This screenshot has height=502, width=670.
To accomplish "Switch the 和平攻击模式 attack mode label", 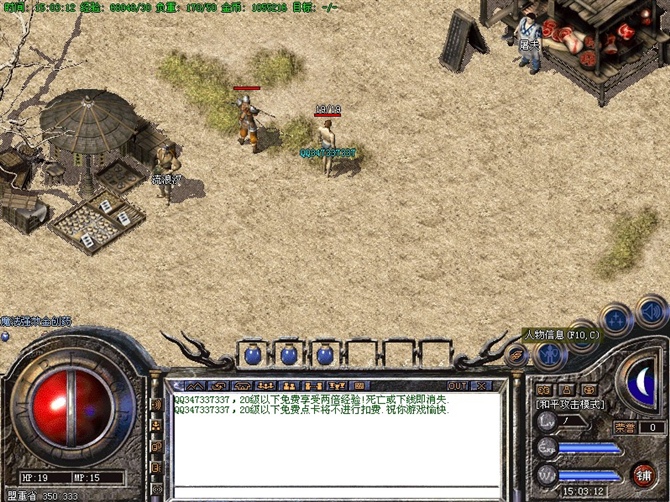I will click(x=571, y=404).
